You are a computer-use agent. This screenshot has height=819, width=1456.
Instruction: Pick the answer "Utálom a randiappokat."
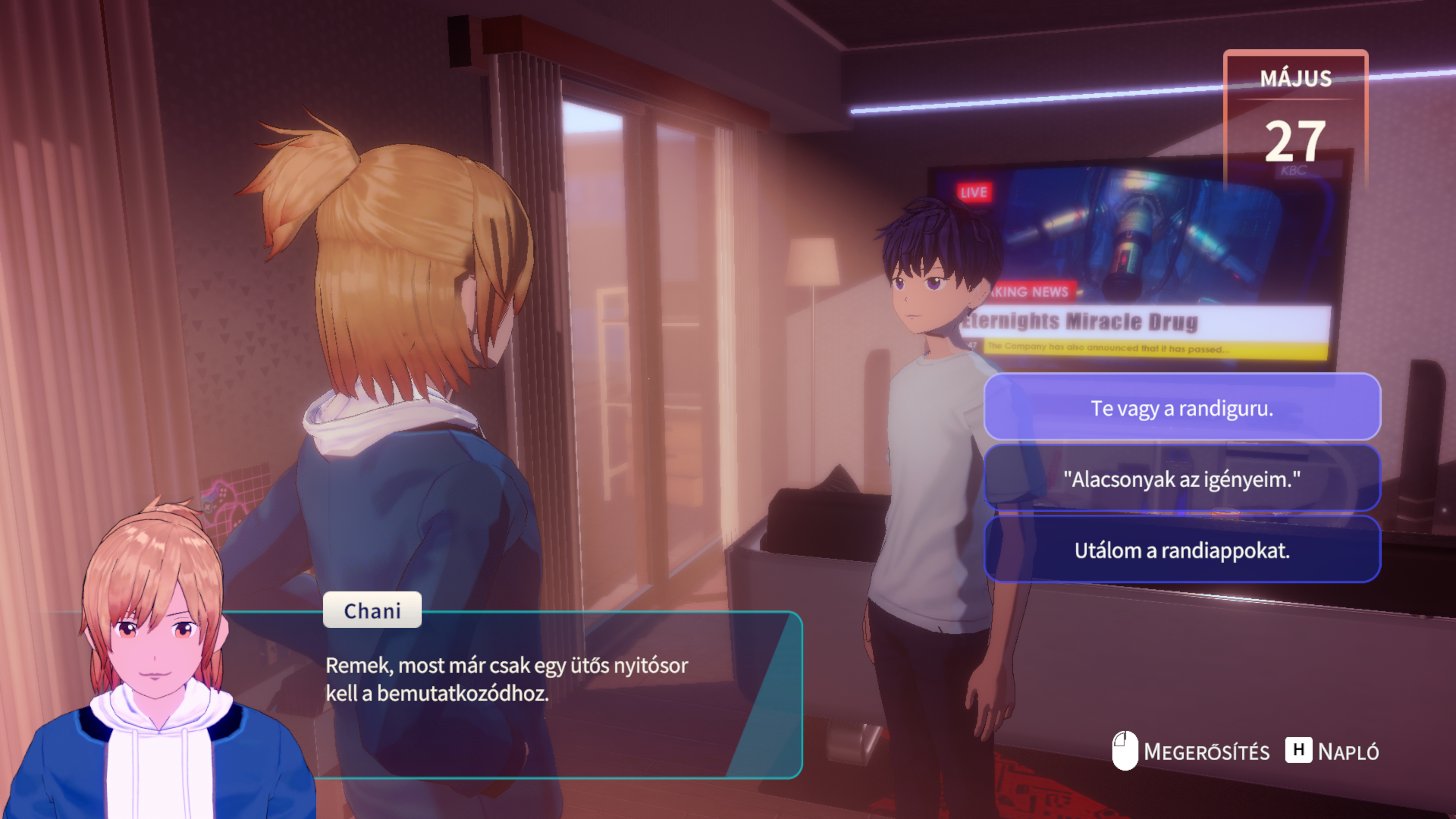pyautogui.click(x=1182, y=550)
